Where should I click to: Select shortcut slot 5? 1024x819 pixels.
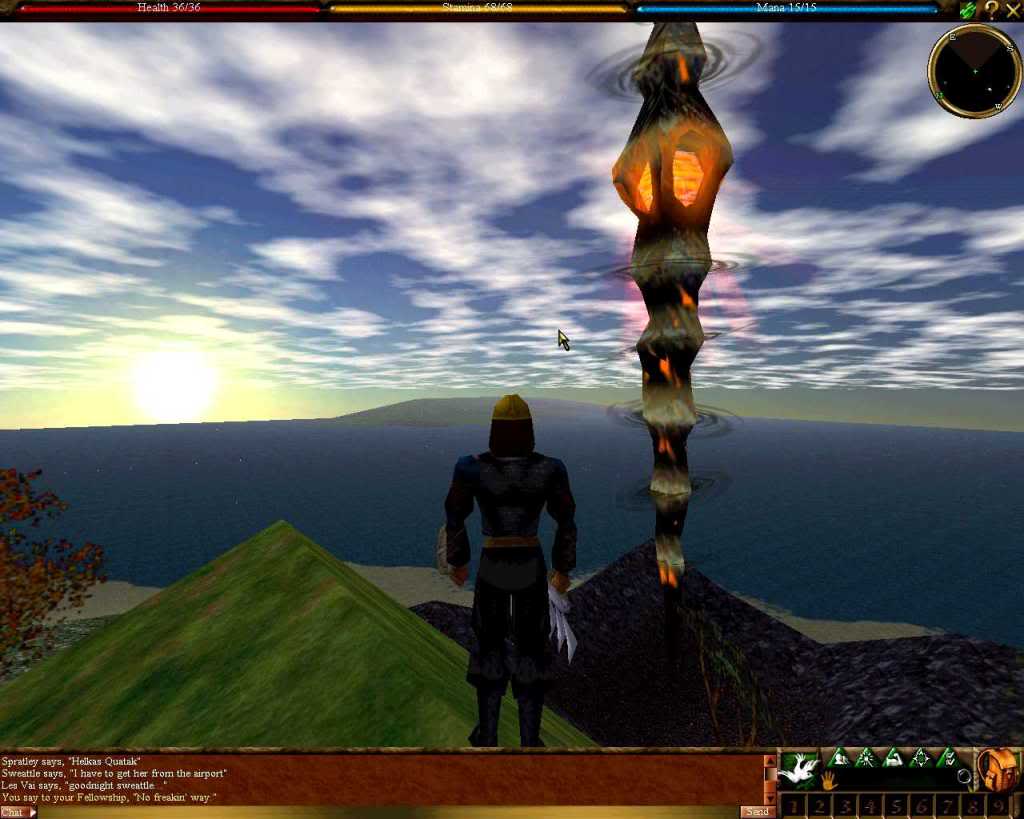tap(897, 806)
